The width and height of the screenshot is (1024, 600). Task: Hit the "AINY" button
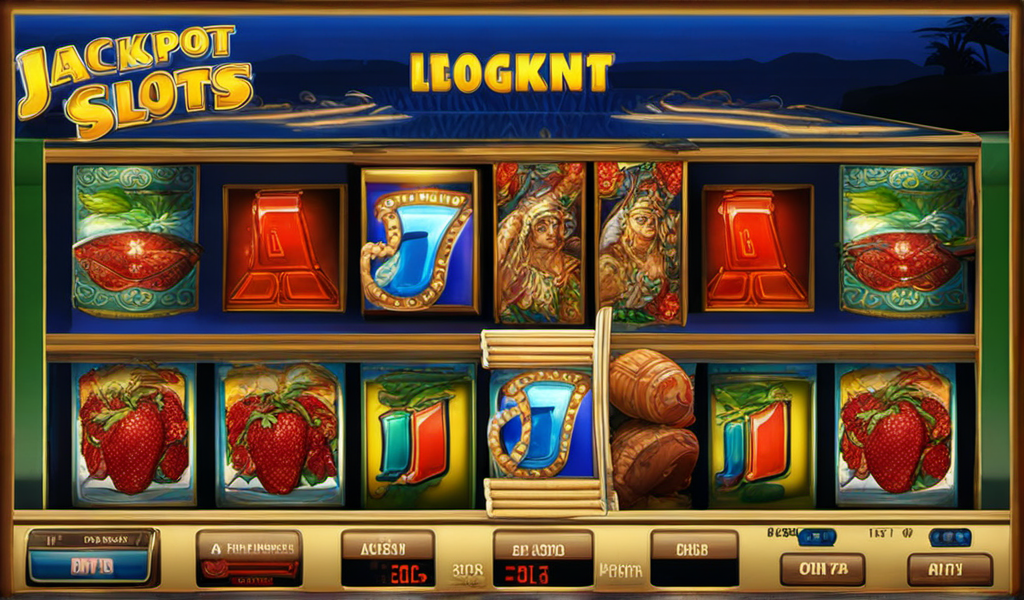click(949, 569)
